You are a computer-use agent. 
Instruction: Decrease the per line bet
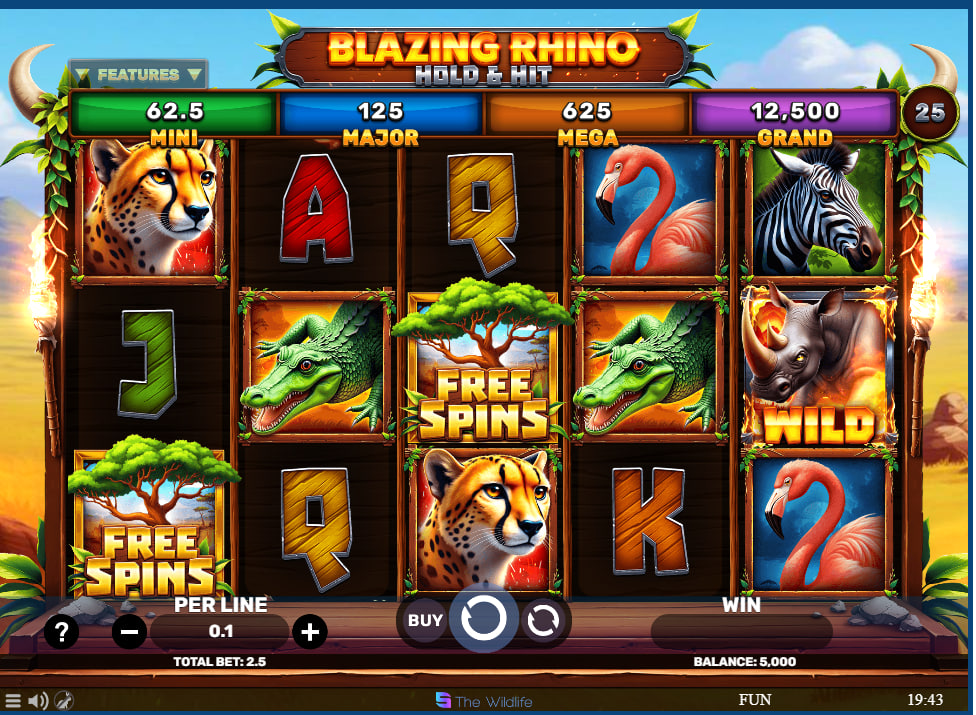tap(129, 632)
